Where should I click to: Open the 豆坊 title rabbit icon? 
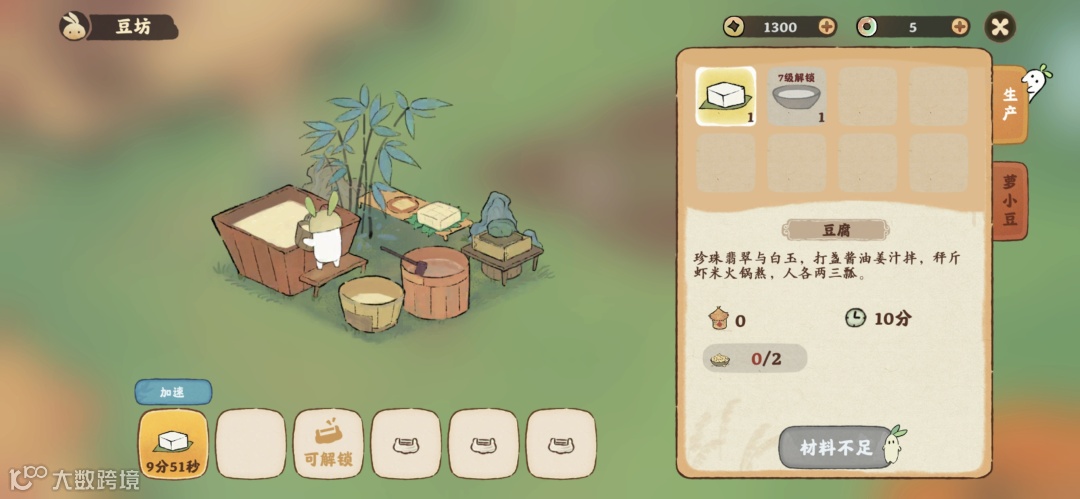74,27
